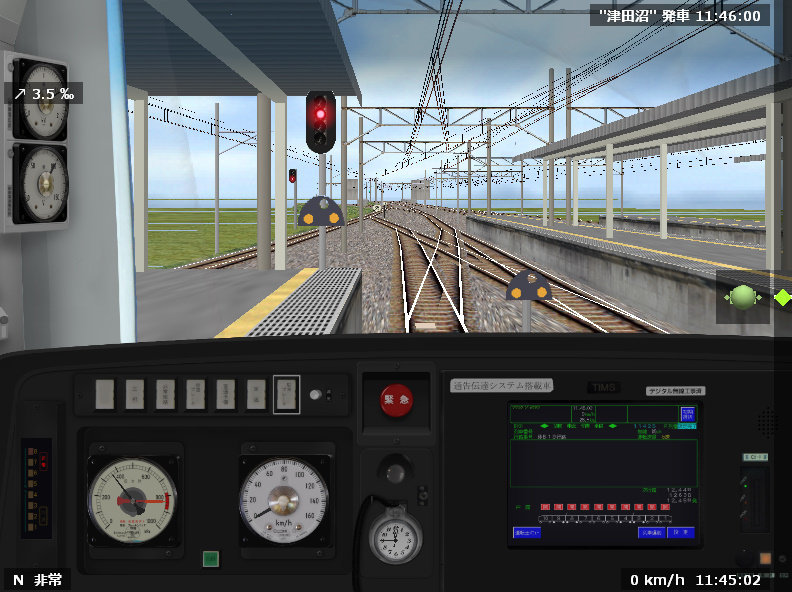Tap the 次駅接近 button on the TIMS display
The image size is (792, 592).
pos(652,533)
